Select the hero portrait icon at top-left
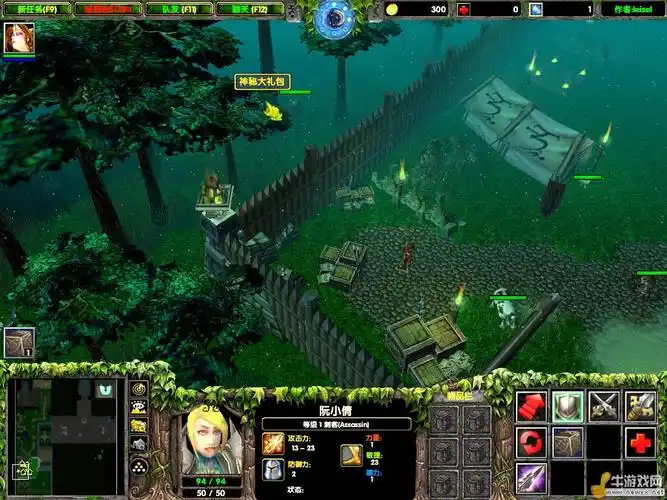The image size is (667, 500). [x=18, y=39]
